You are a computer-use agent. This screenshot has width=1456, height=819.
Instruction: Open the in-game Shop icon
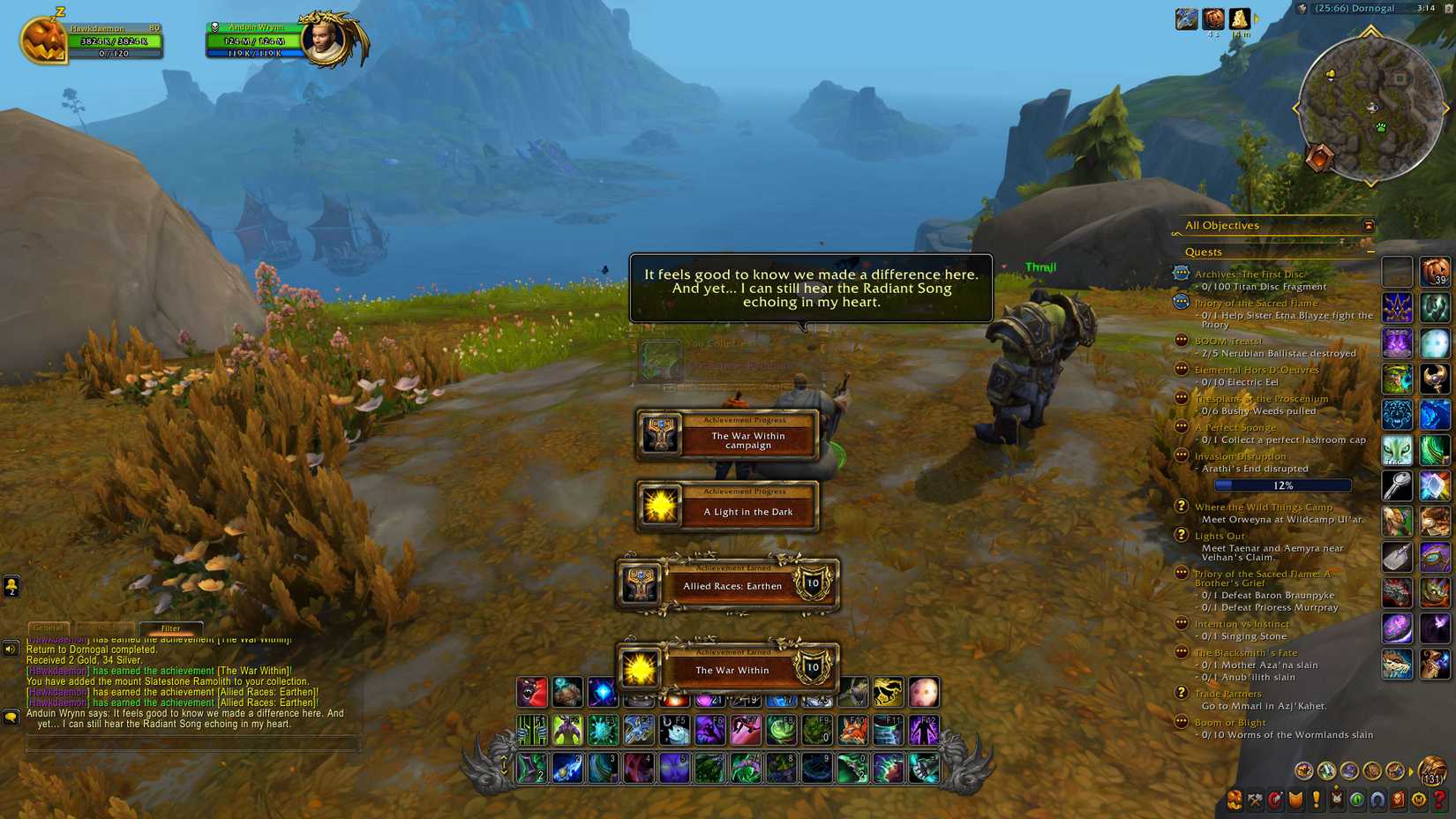tap(1420, 800)
